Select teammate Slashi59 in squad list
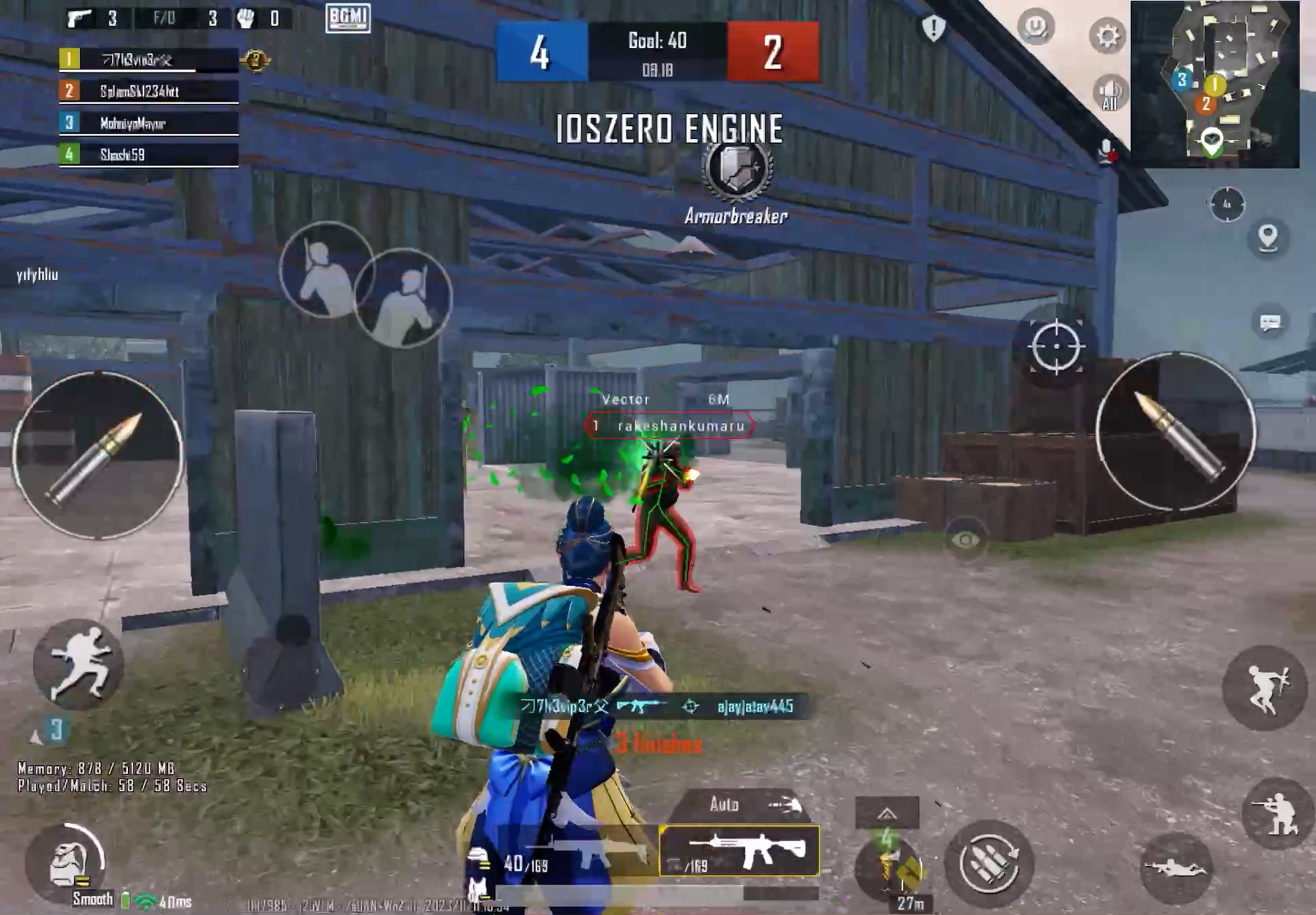Image resolution: width=1316 pixels, height=915 pixels. 149,154
